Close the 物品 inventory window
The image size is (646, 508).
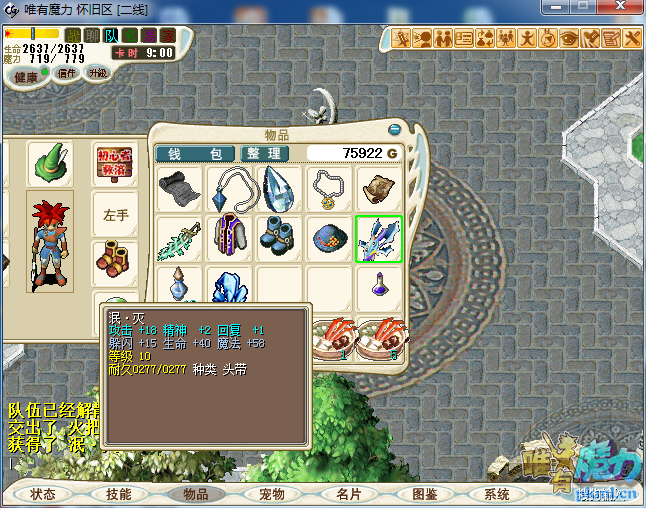pos(395,129)
